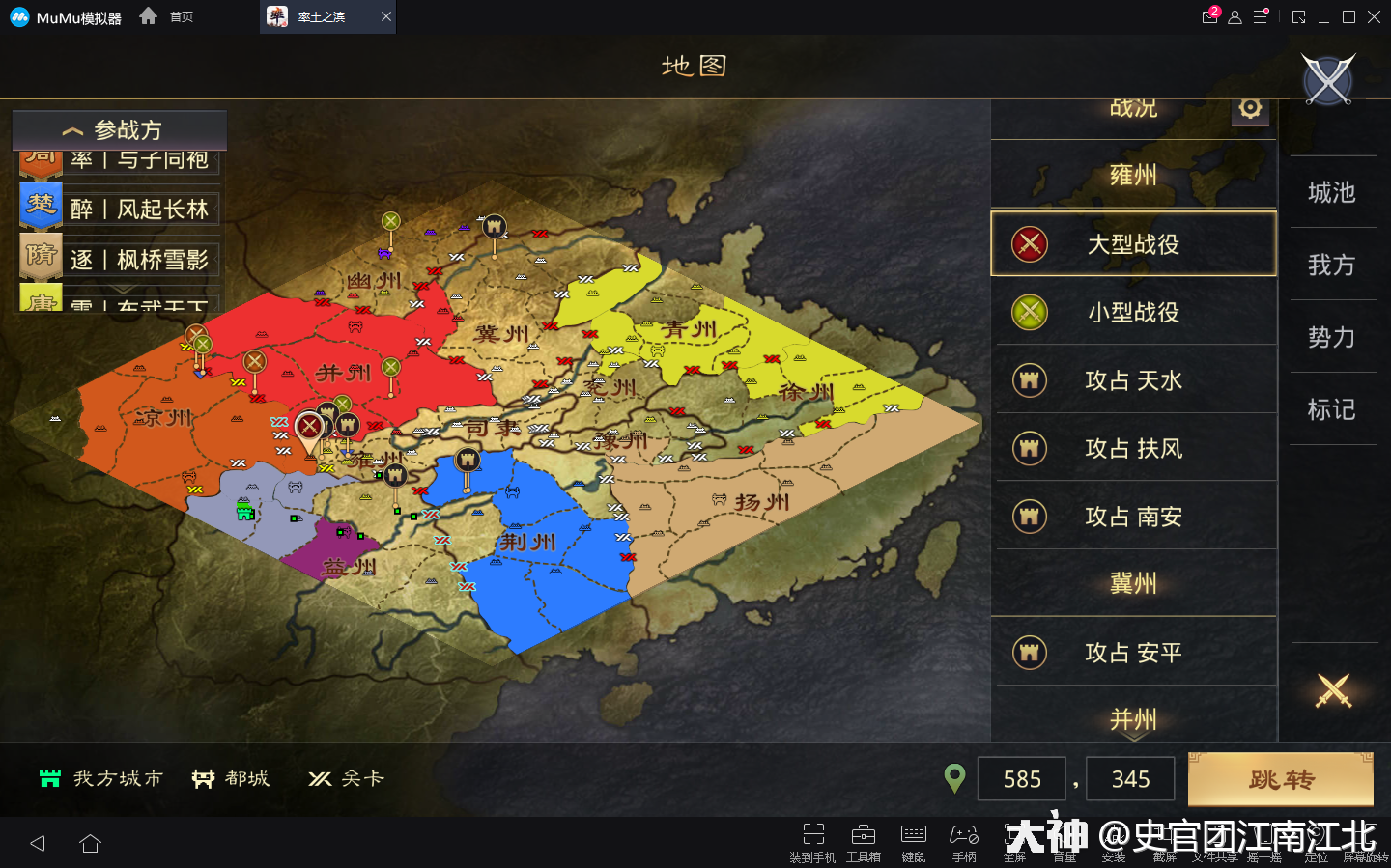Expand the 并州 section

click(1133, 718)
